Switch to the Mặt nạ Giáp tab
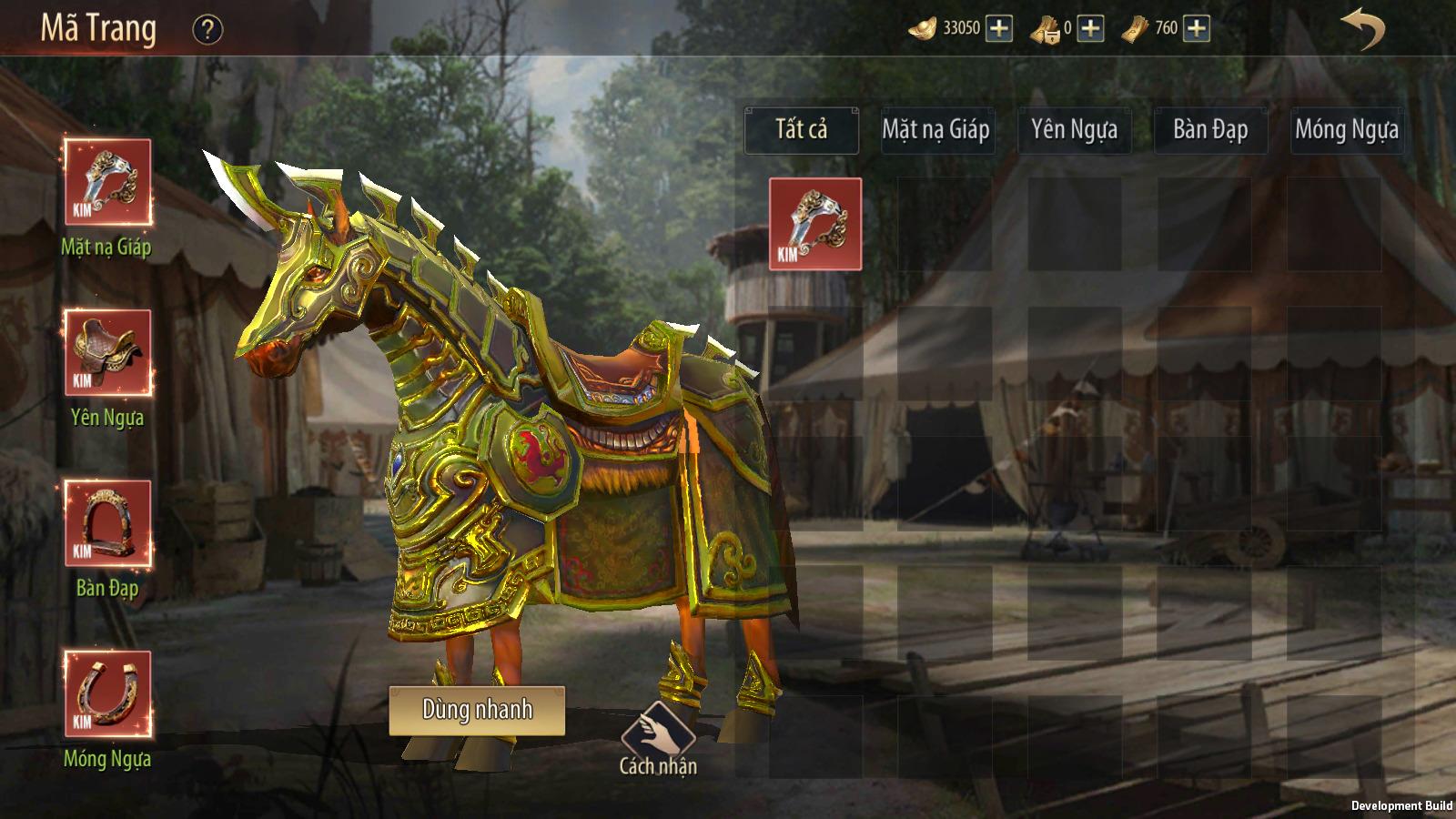The height and width of the screenshot is (819, 1456). coord(936,130)
